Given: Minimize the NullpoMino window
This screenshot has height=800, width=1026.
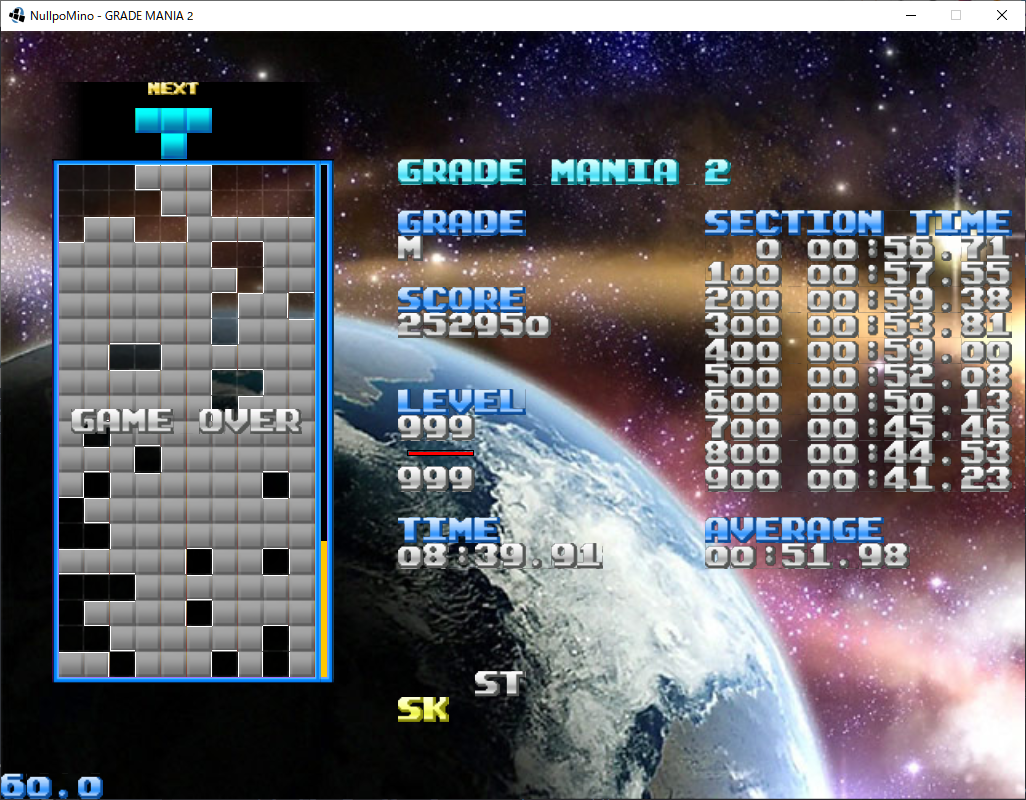Looking at the screenshot, I should pyautogui.click(x=910, y=15).
